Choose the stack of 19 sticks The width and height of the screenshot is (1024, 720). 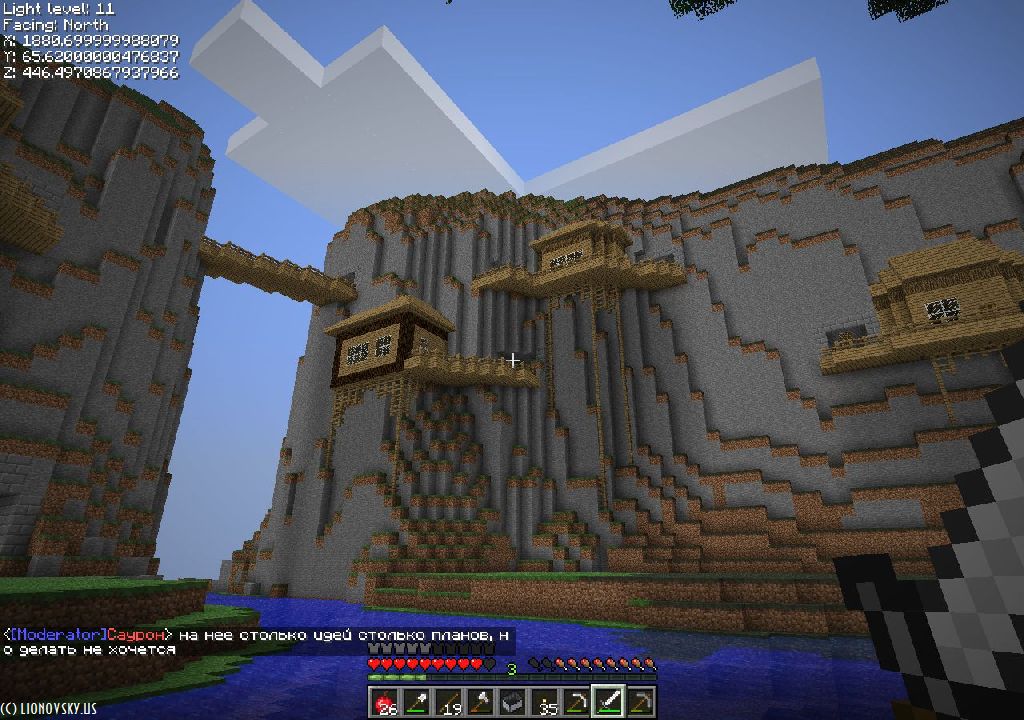click(449, 702)
